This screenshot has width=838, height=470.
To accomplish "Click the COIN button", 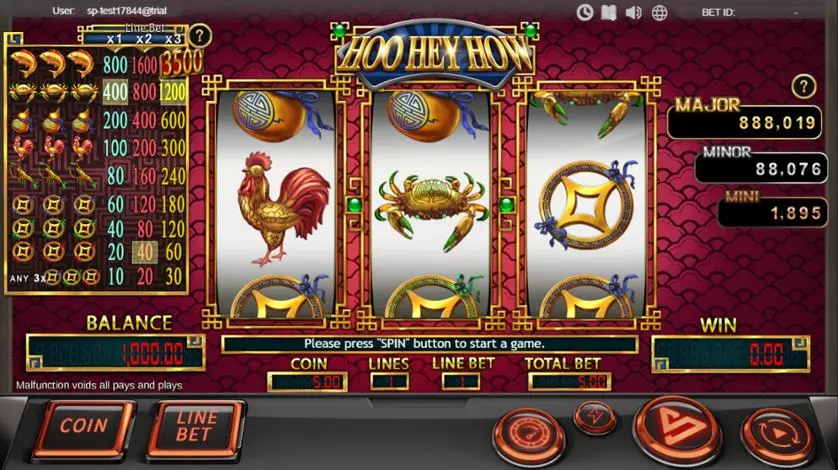I will click(83, 427).
